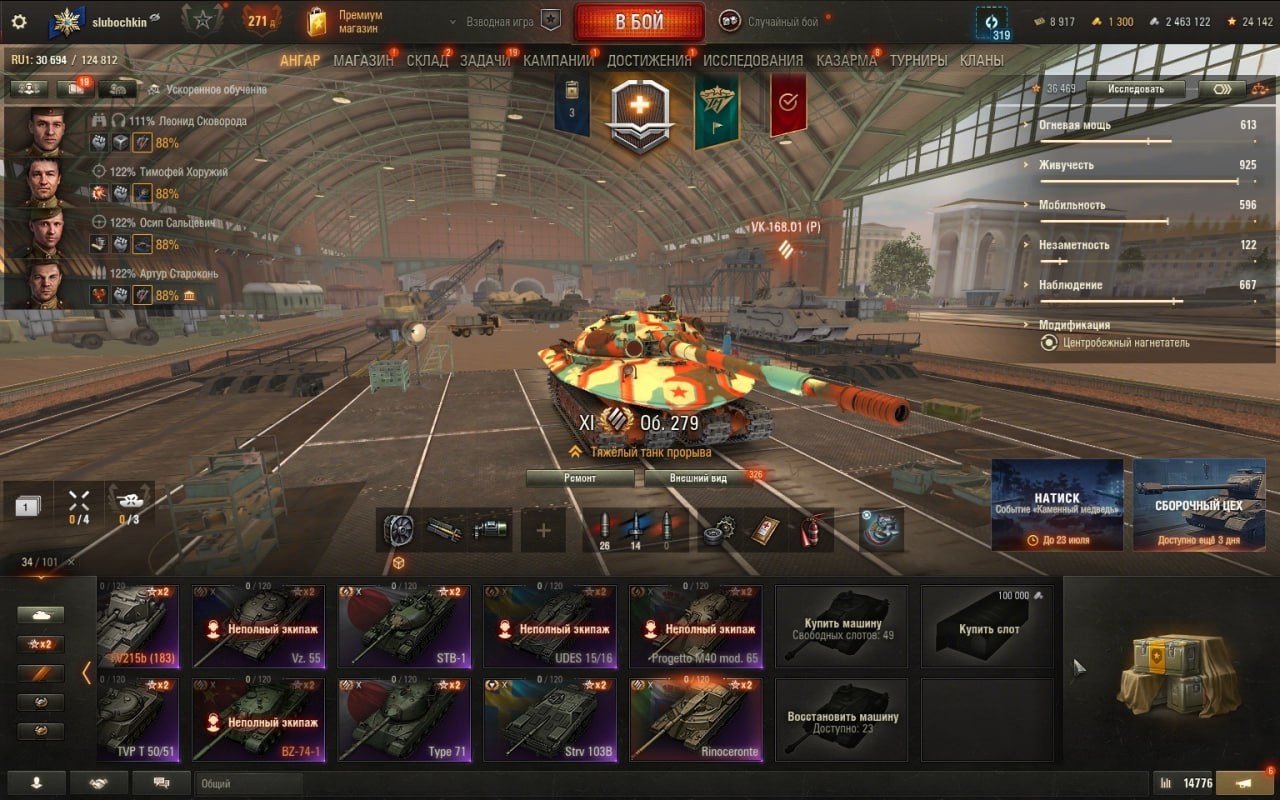Open the Премиум магазин
The height and width of the screenshot is (800, 1280).
coord(345,22)
